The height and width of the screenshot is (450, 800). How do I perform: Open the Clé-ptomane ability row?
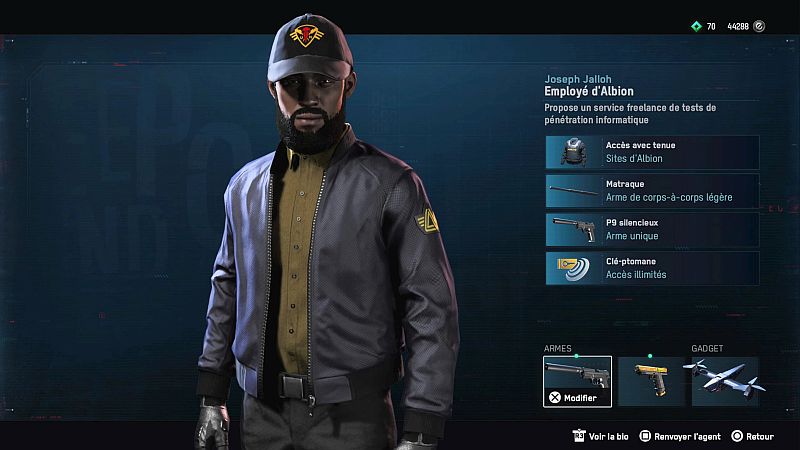(652, 268)
